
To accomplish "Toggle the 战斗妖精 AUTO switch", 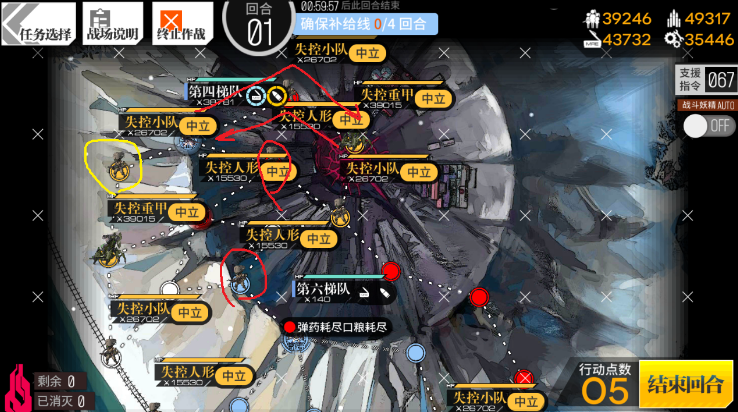I will click(x=706, y=126).
